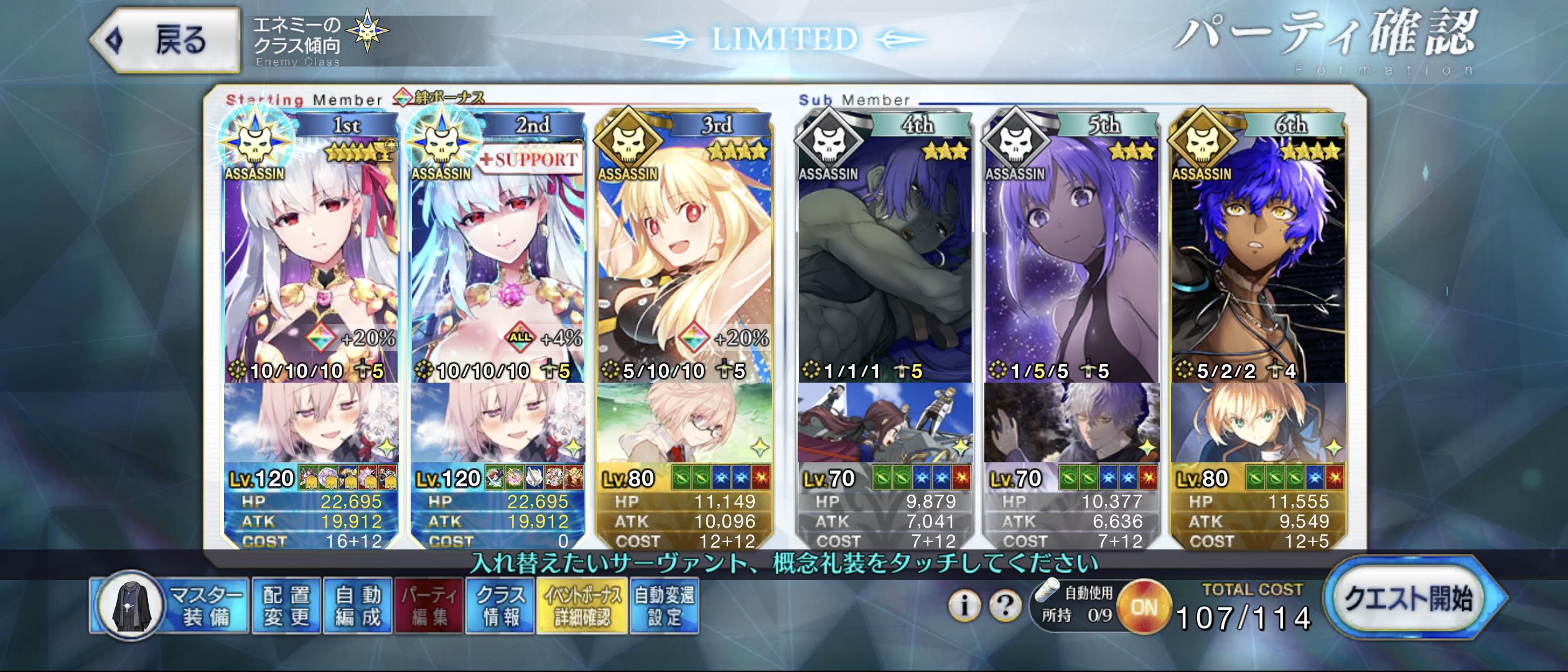Choose 配置変更 to rearrange positions

click(286, 607)
